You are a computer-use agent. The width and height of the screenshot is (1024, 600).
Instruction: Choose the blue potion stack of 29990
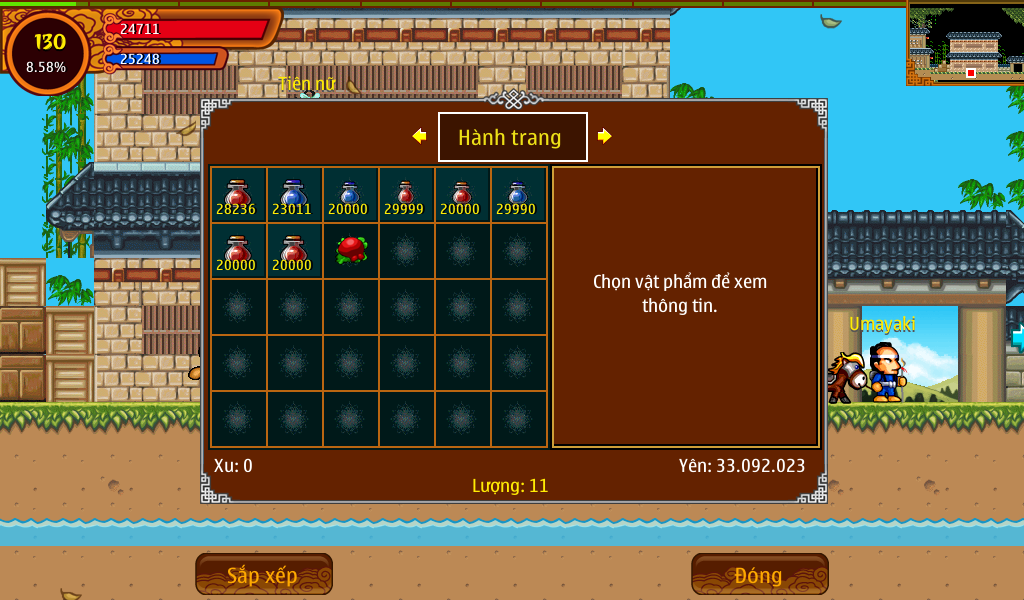[x=517, y=195]
